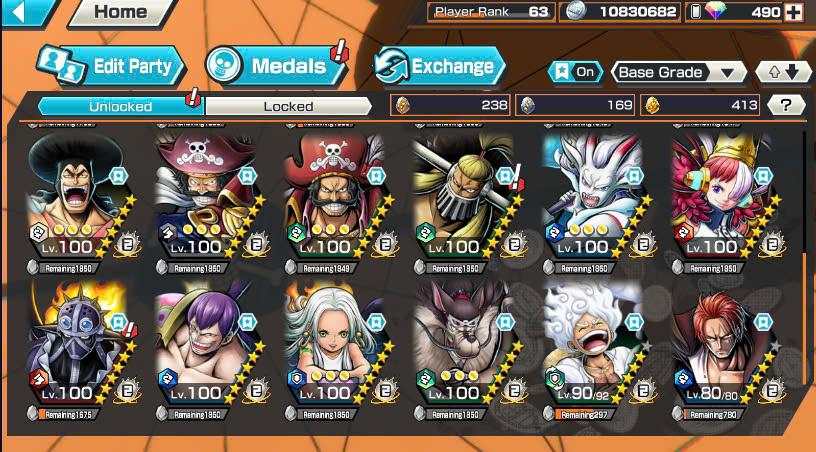This screenshot has width=816, height=452.
Task: Open the Edit Party menu
Action: point(110,67)
